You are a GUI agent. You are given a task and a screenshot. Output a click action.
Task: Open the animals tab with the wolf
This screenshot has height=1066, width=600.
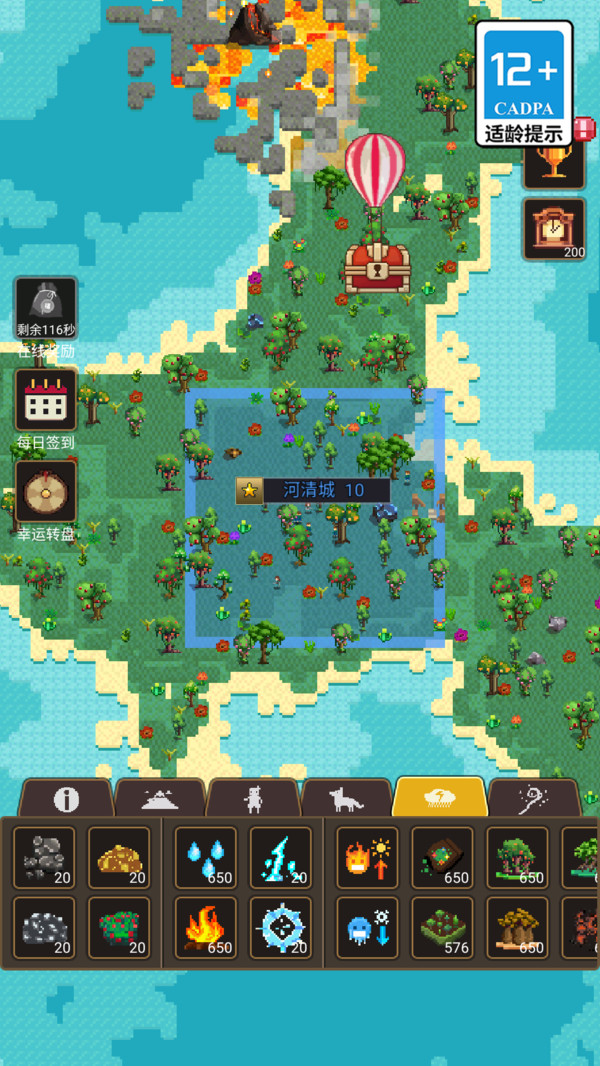(347, 798)
